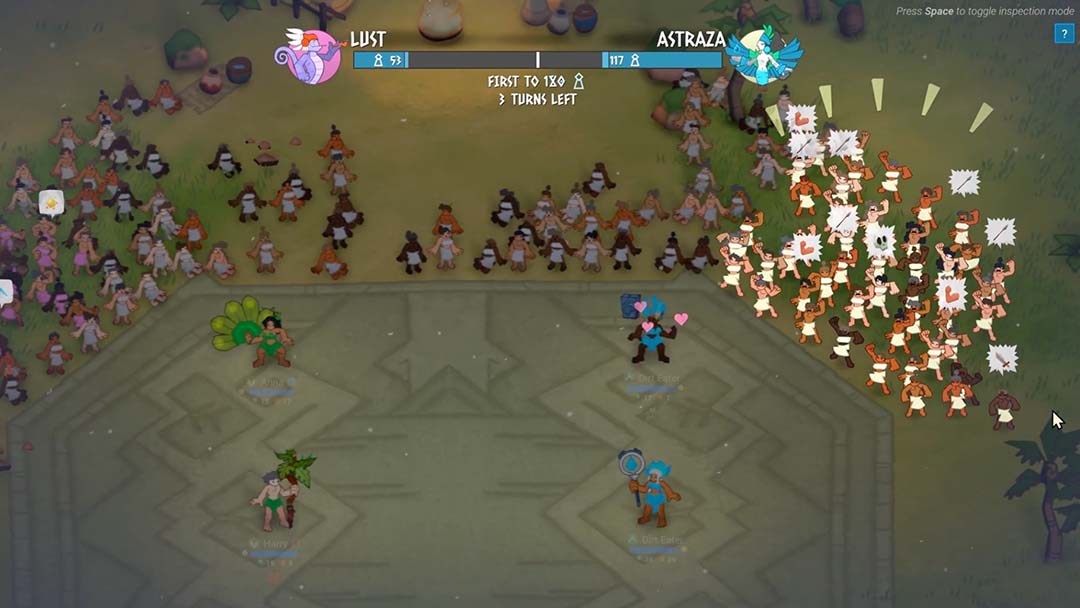Open the question mark help button

click(1063, 35)
